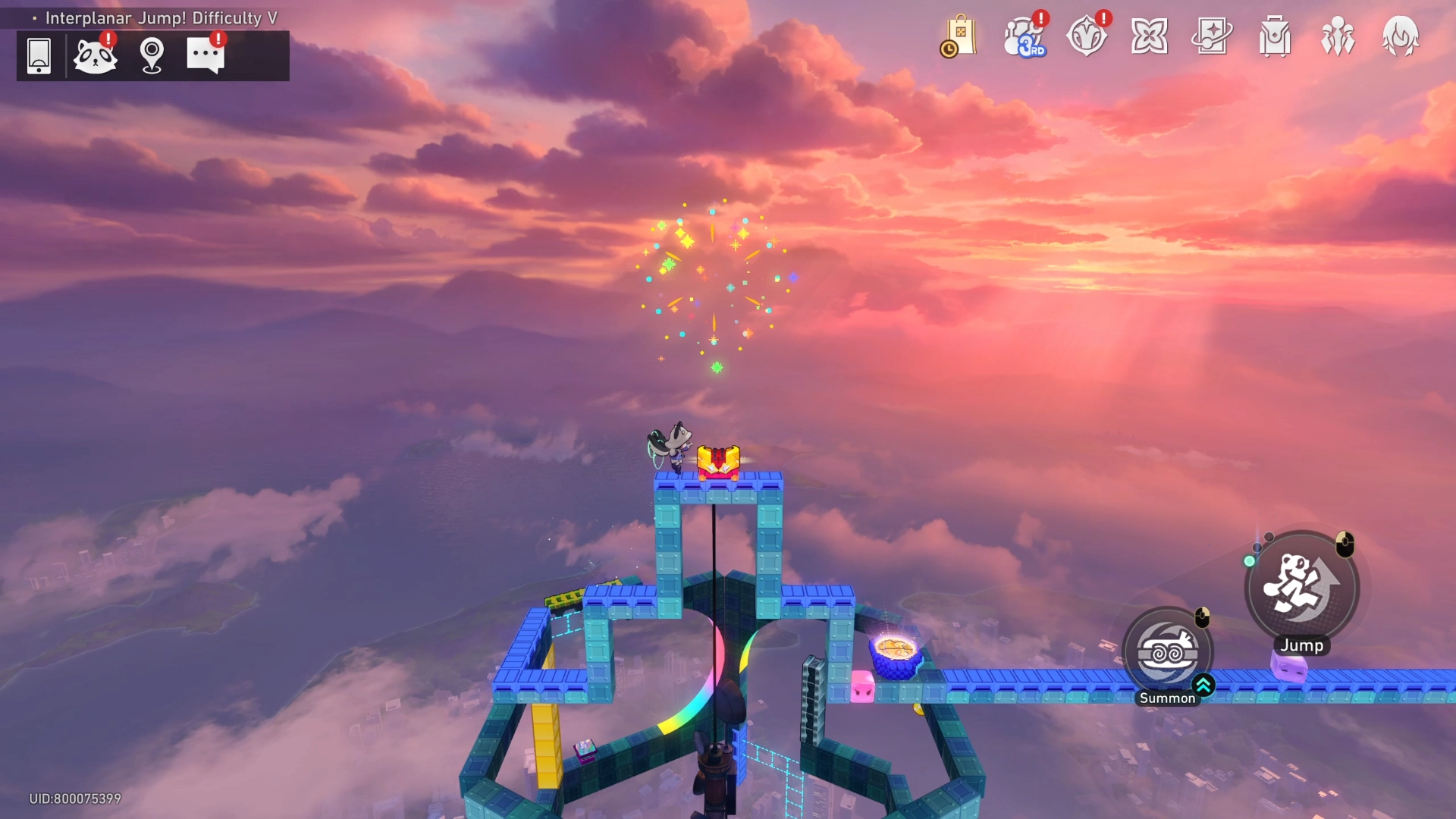
Task: Open the phone menu icon
Action: click(x=39, y=55)
